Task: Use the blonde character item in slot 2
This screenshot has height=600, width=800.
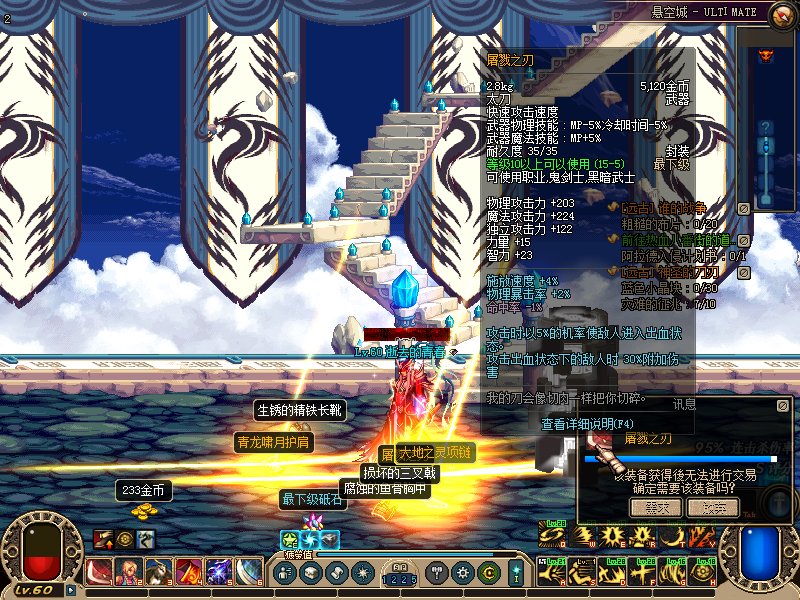Action: [x=130, y=573]
